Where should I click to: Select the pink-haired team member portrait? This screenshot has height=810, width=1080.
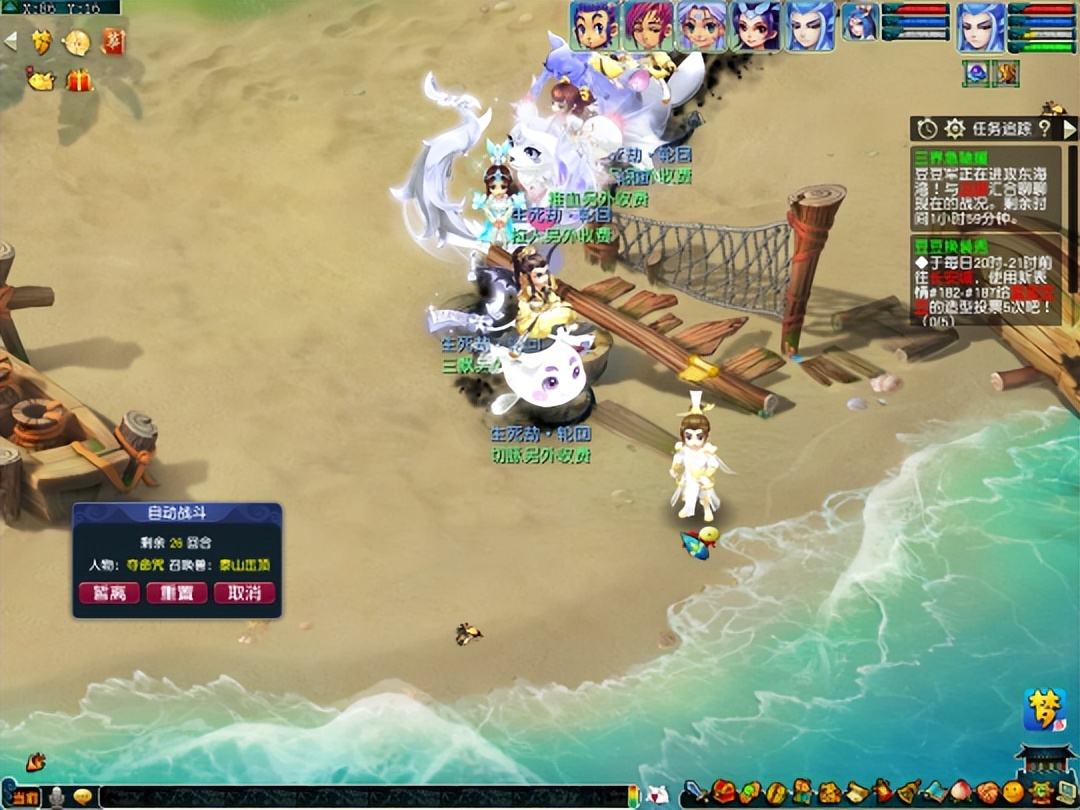648,26
